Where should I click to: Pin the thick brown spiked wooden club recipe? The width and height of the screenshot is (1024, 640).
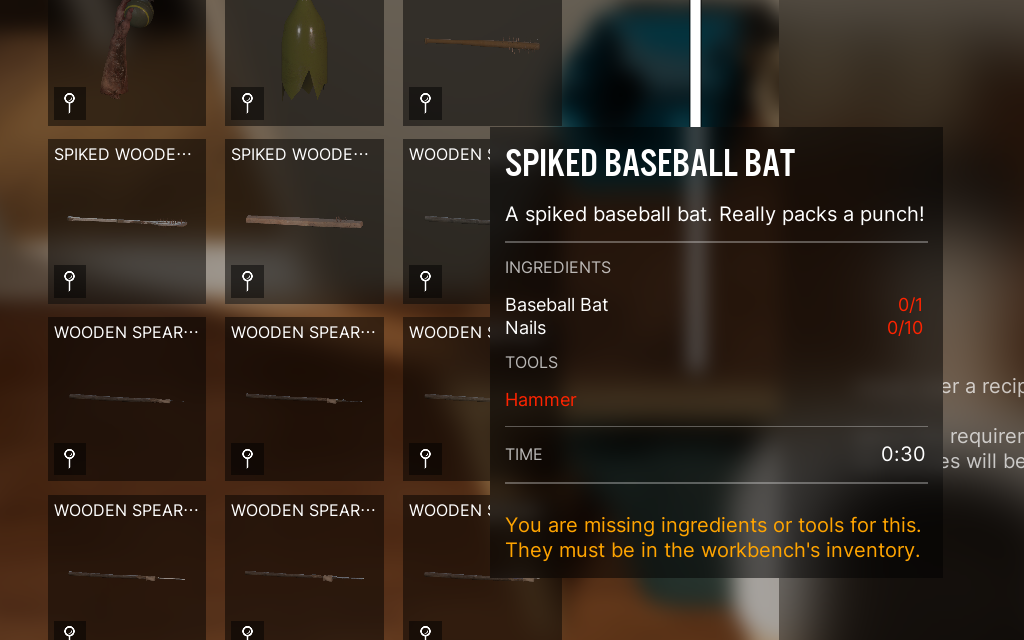pos(247,280)
